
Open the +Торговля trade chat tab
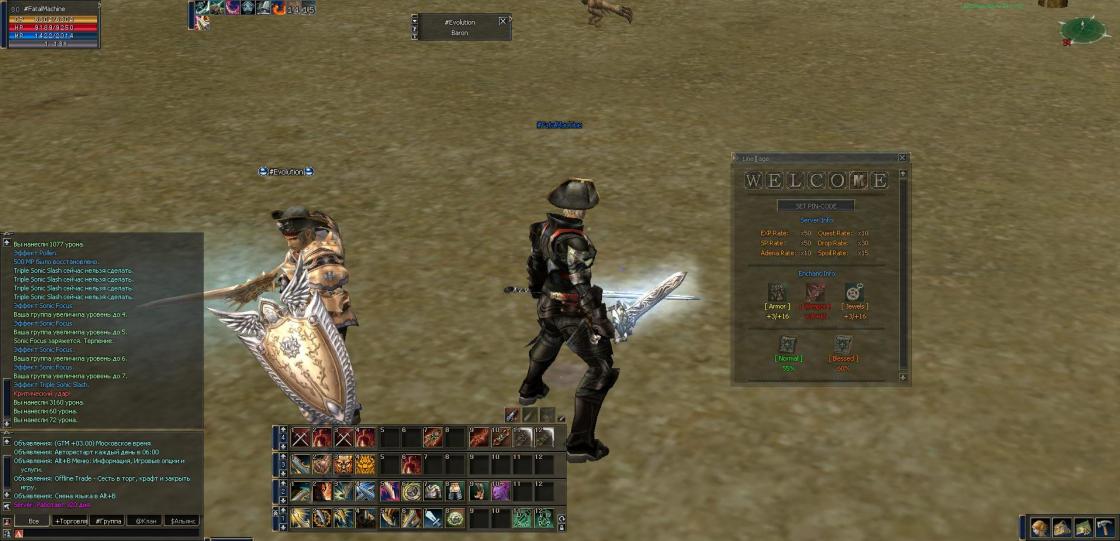click(71, 521)
